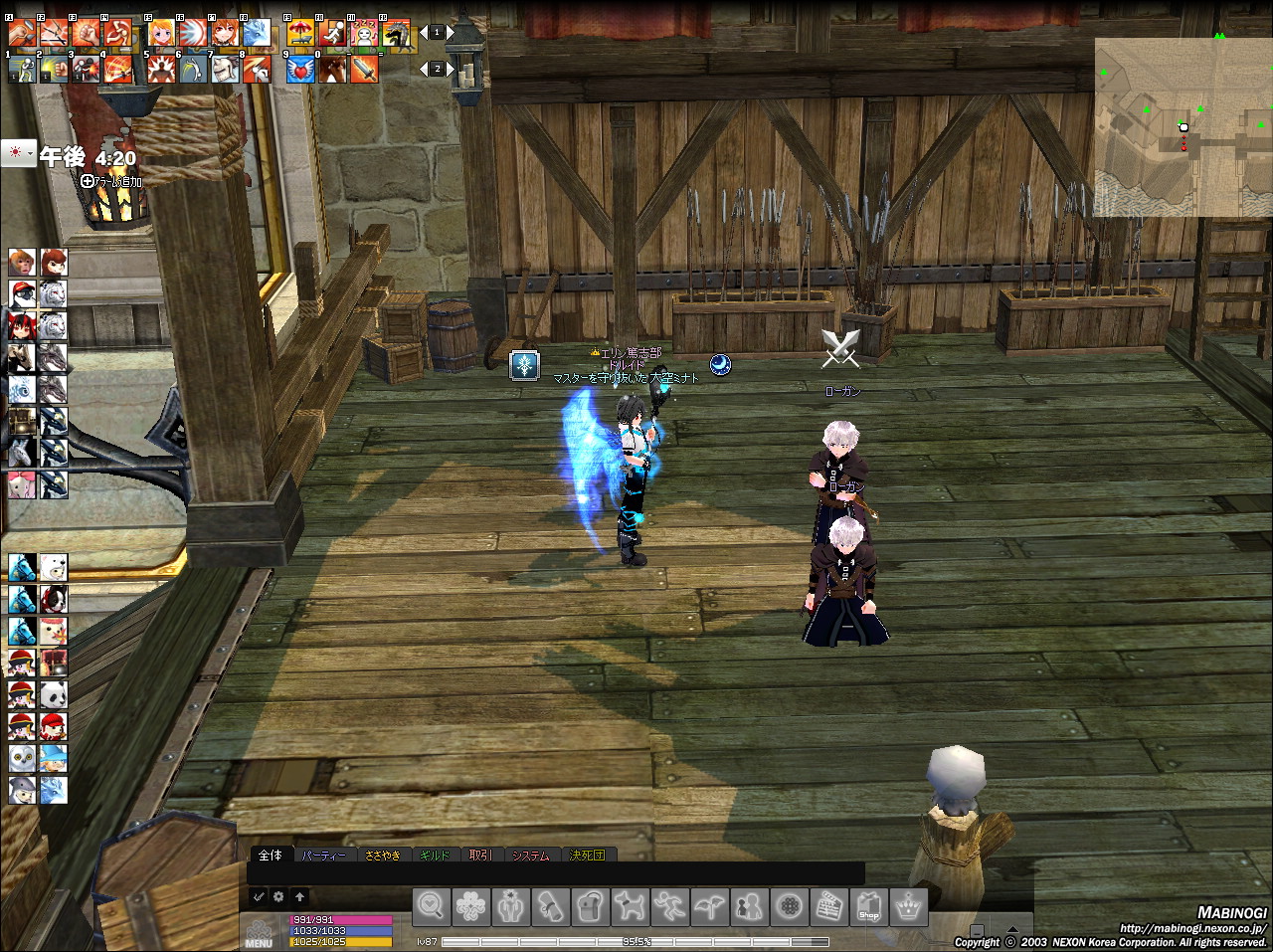Screen dimensions: 1273x952
Task: Open the sun weather dropdown beside the clock
Action: click(x=18, y=154)
